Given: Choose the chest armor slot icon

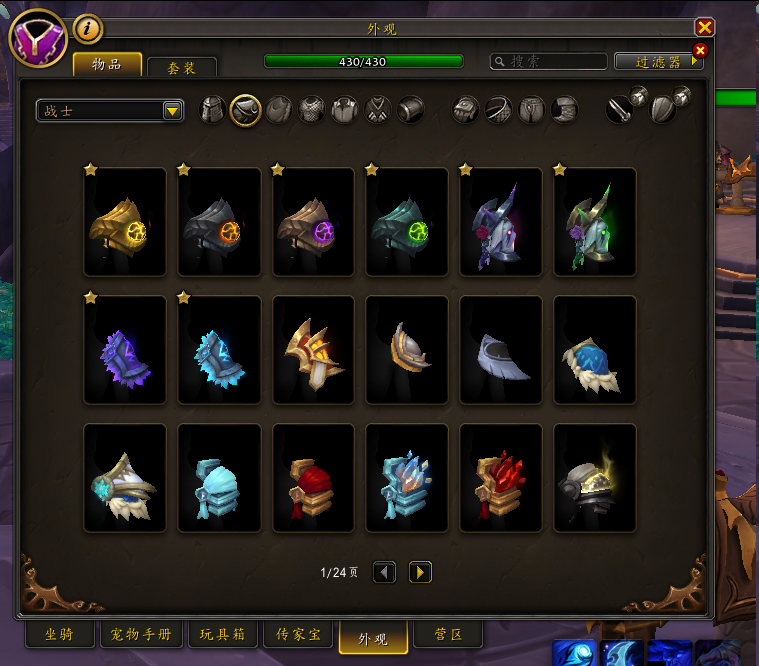Looking at the screenshot, I should [312, 110].
